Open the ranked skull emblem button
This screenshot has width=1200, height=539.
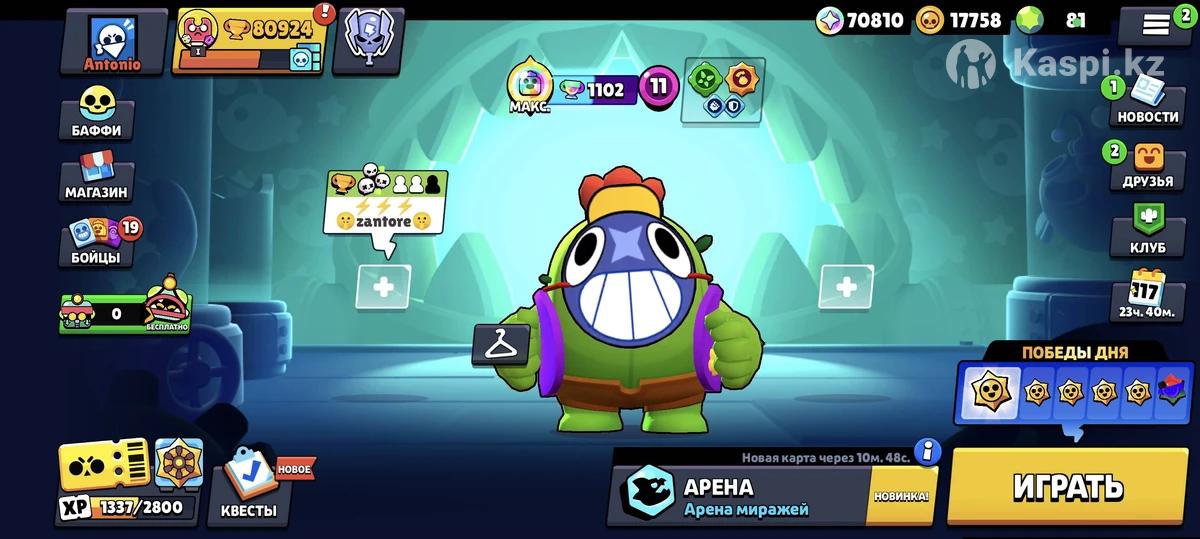[x=368, y=41]
